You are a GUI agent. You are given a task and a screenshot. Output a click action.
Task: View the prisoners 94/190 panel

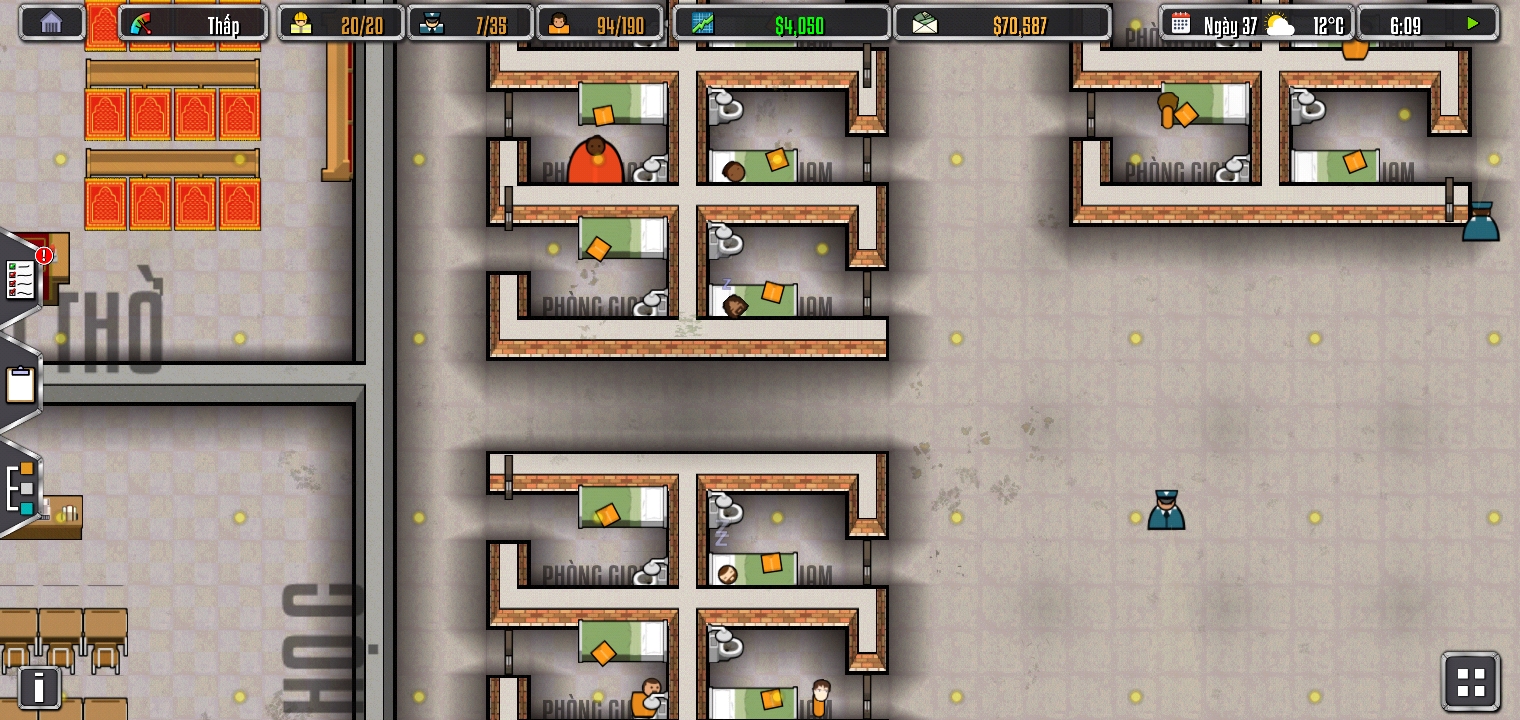pos(599,24)
